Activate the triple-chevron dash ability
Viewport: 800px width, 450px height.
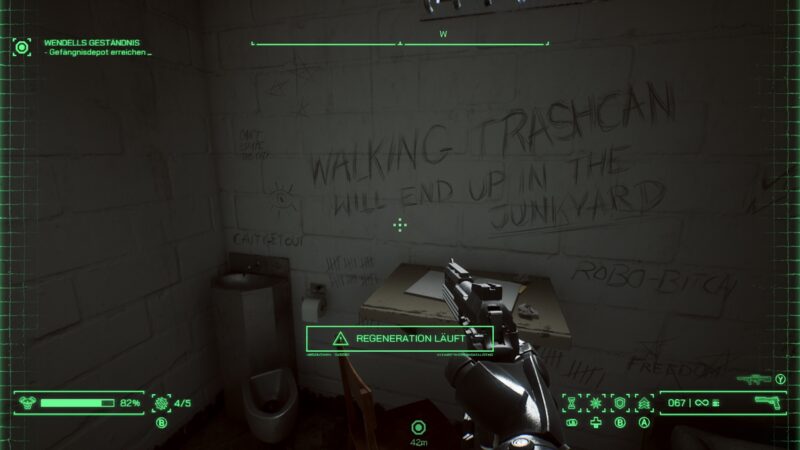click(644, 403)
